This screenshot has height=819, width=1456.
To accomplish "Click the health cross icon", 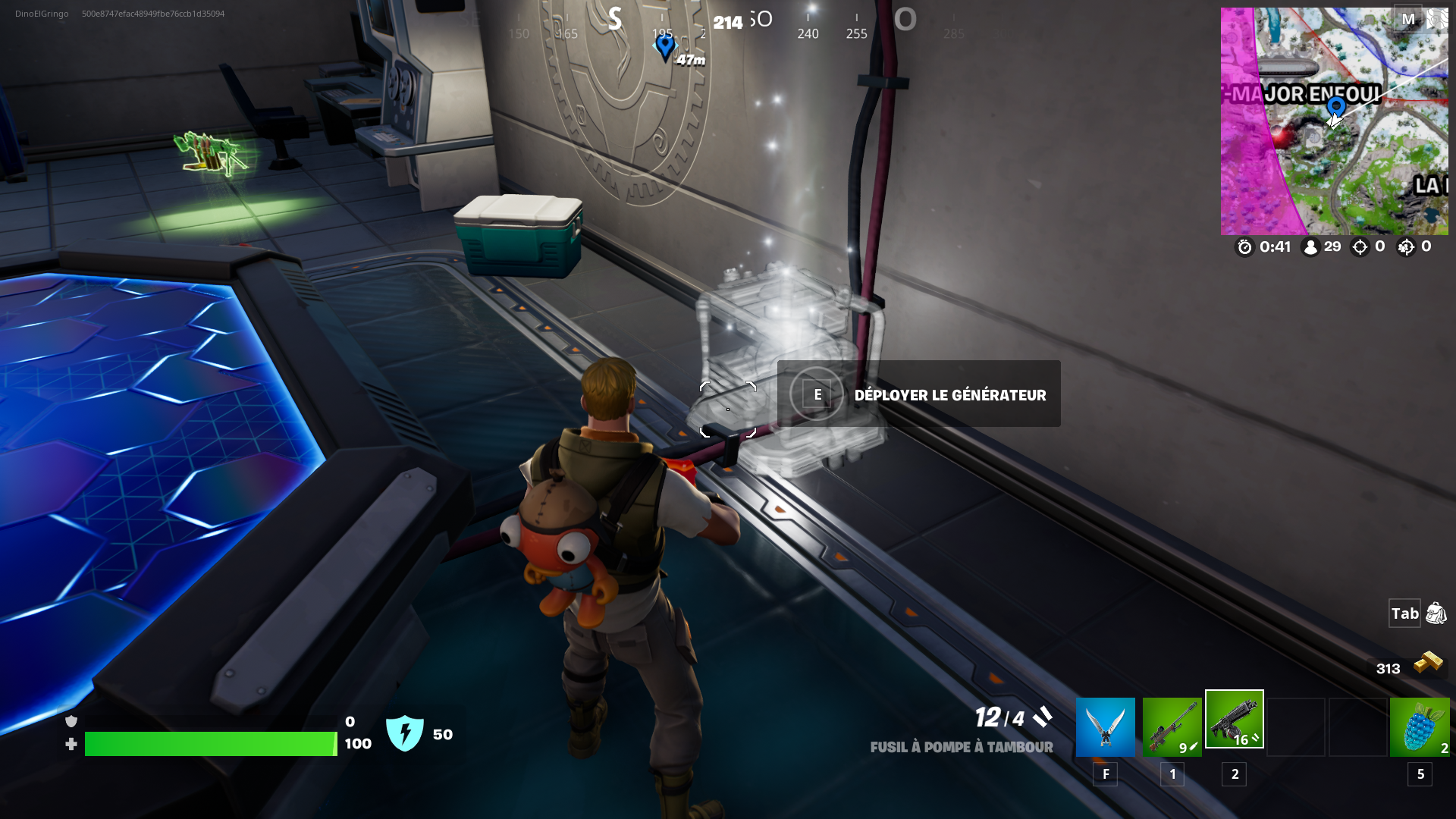I will click(x=72, y=744).
